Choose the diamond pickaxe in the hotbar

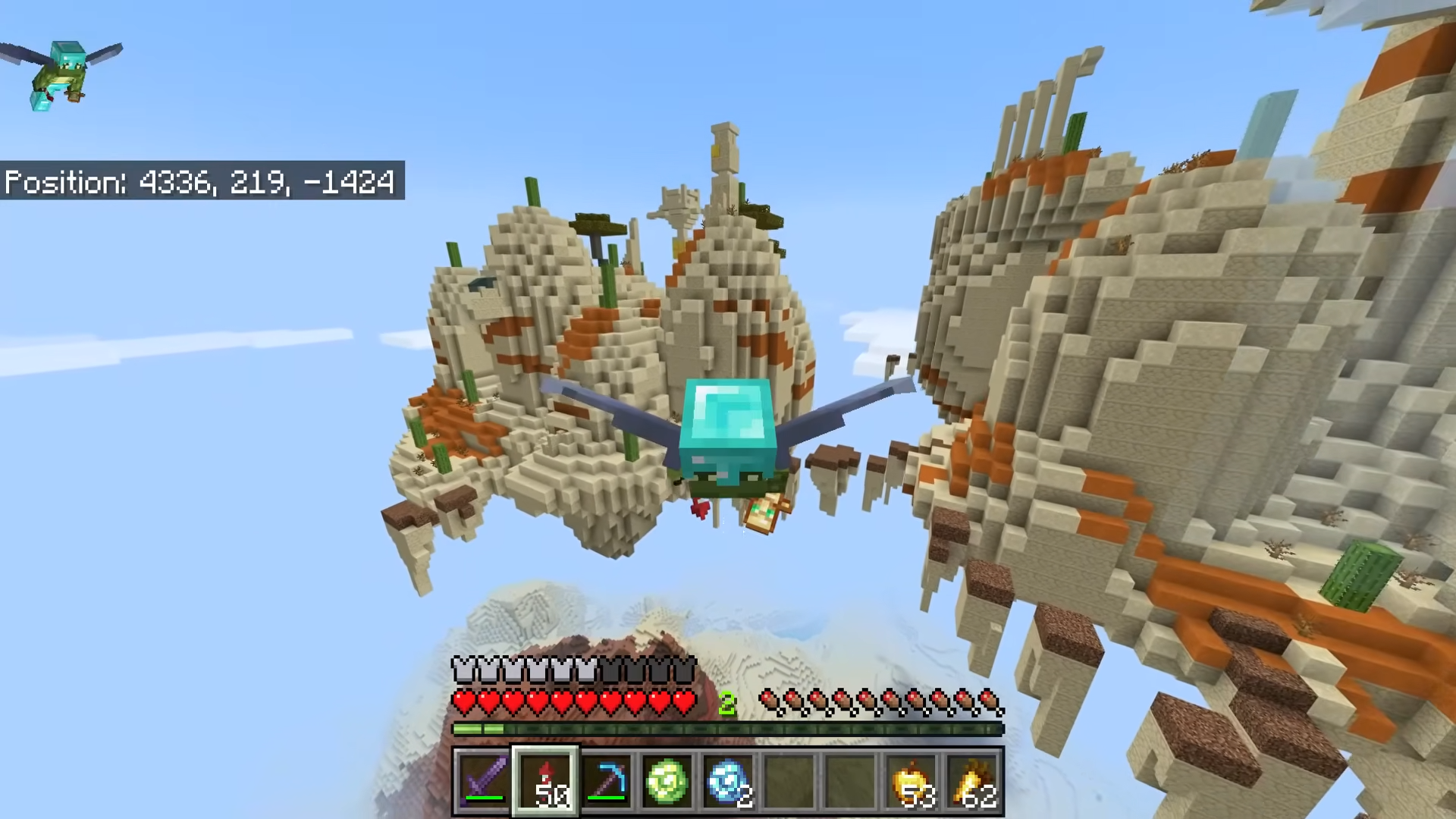coord(606,780)
